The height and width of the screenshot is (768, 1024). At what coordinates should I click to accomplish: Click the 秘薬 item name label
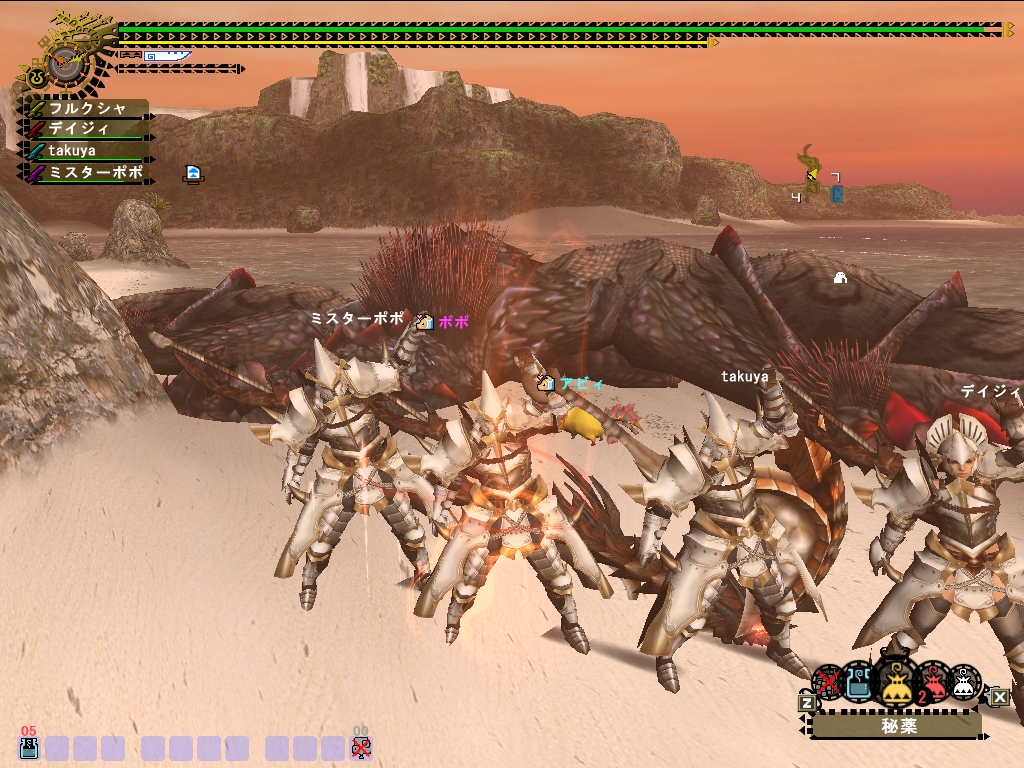click(x=895, y=726)
